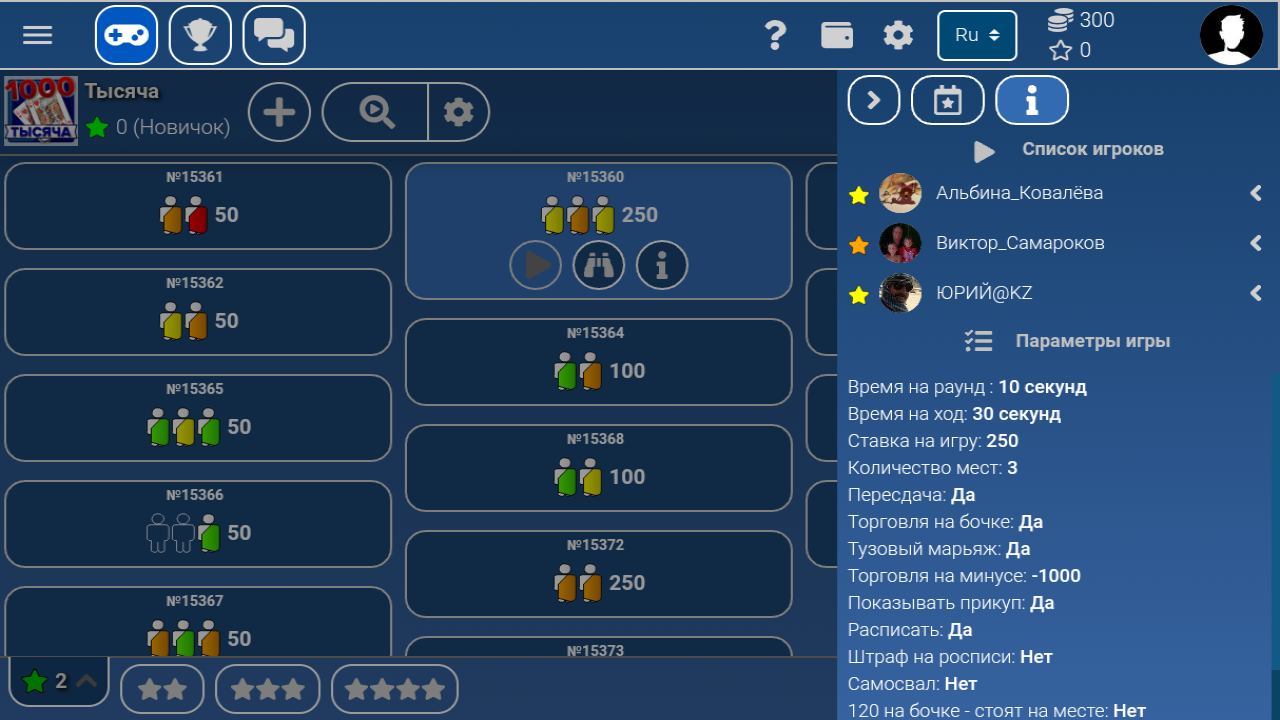Click the star next to Альбина_Ковалёва
The image size is (1280, 720).
(858, 195)
